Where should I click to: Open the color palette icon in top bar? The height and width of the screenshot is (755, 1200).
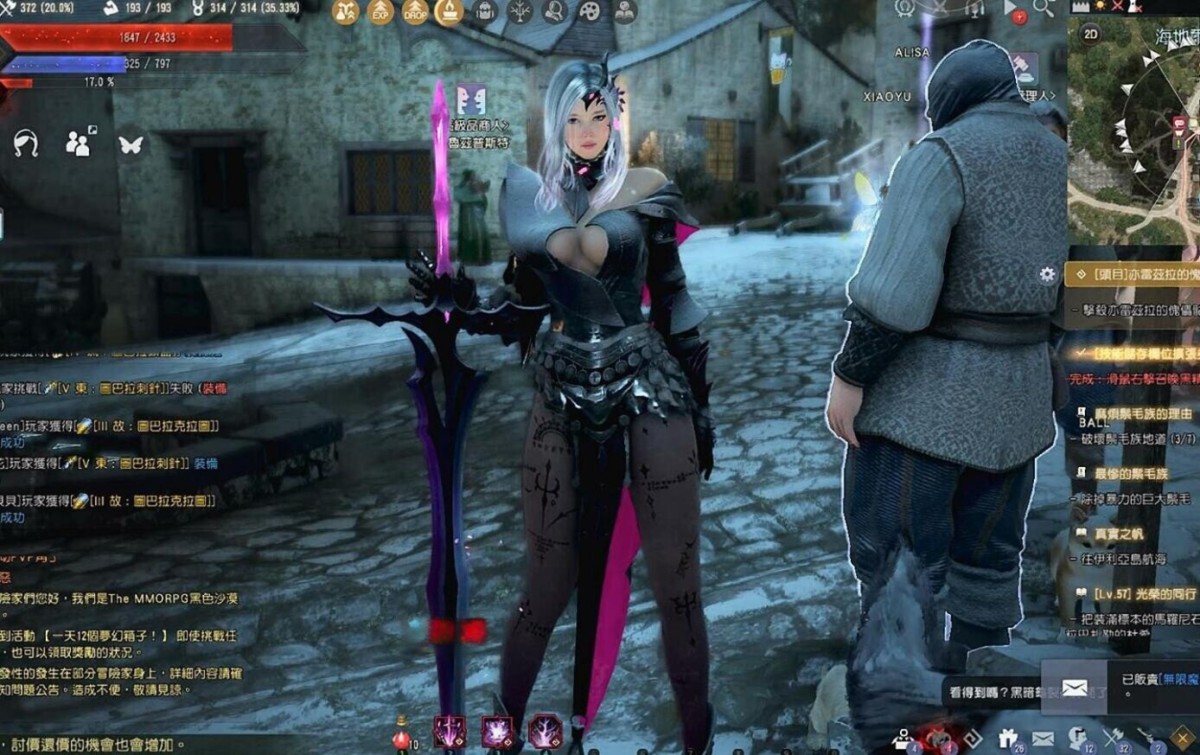590,12
